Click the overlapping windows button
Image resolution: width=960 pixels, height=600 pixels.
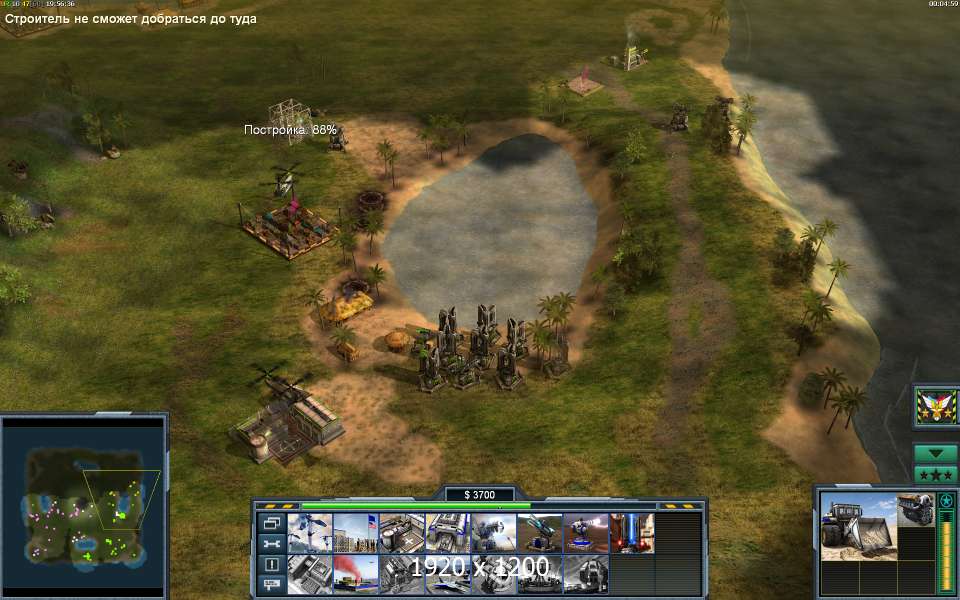pyautogui.click(x=271, y=523)
